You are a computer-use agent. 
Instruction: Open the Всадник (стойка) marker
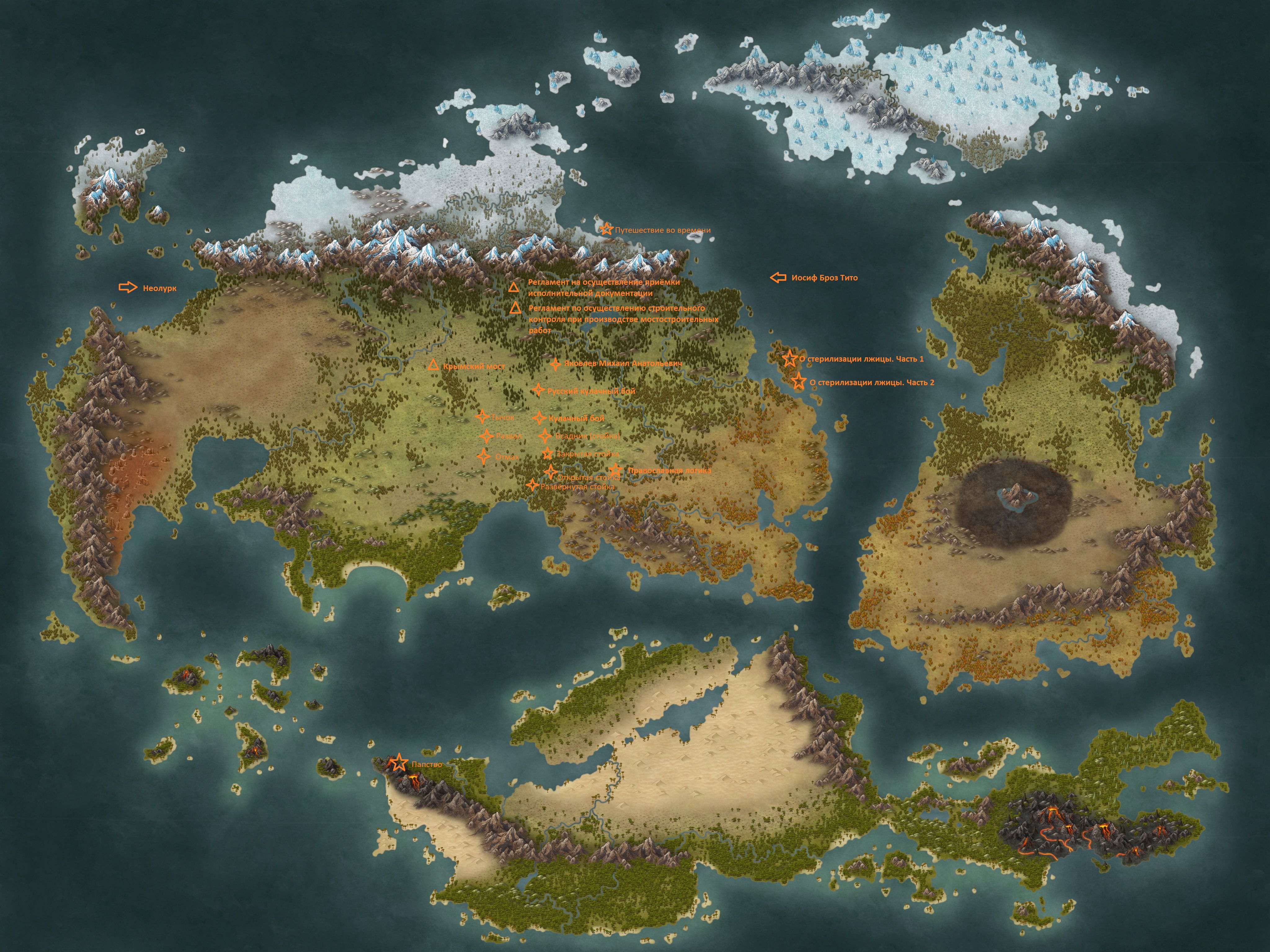click(545, 436)
